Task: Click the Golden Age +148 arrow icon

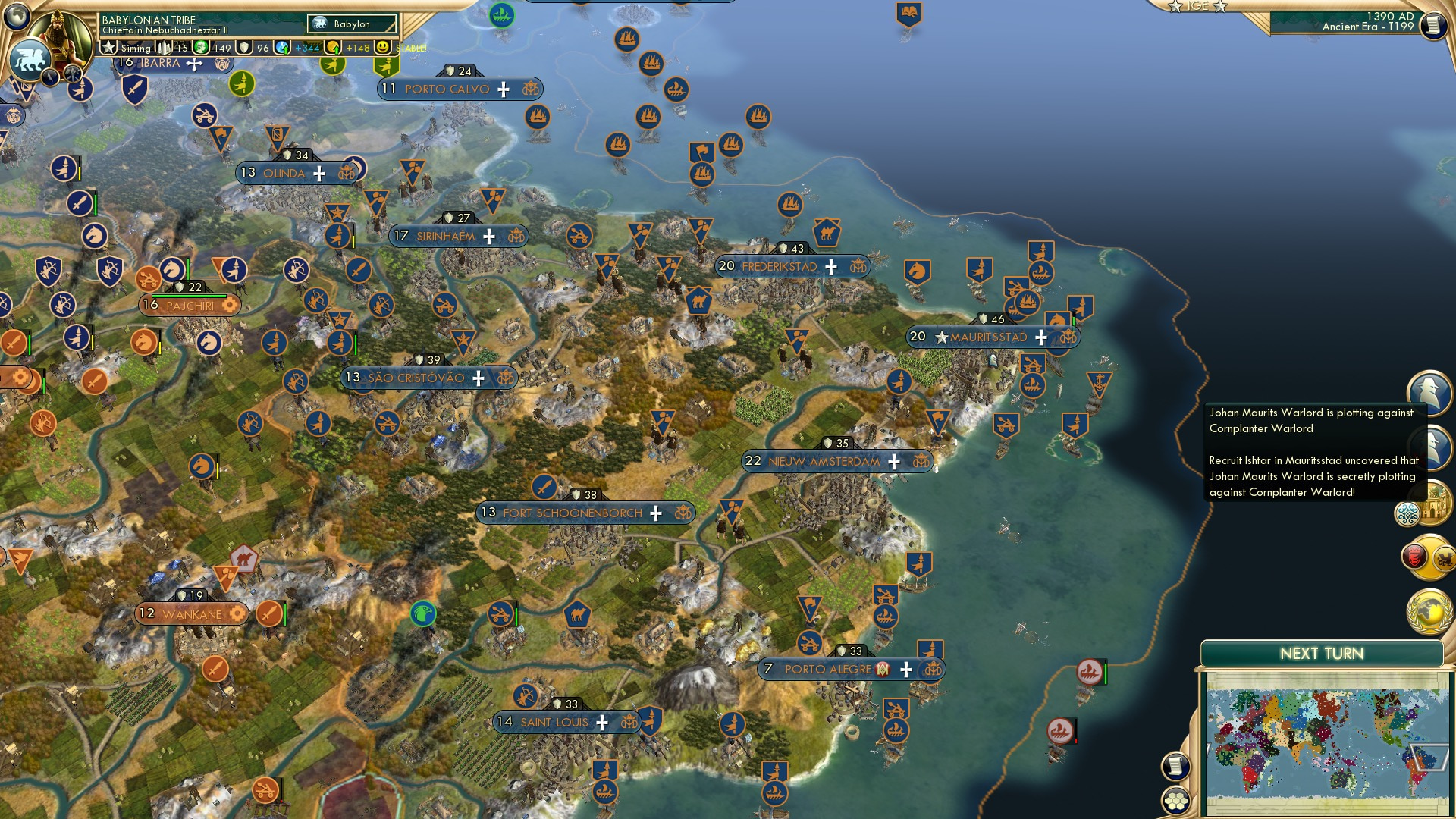Action: (332, 48)
